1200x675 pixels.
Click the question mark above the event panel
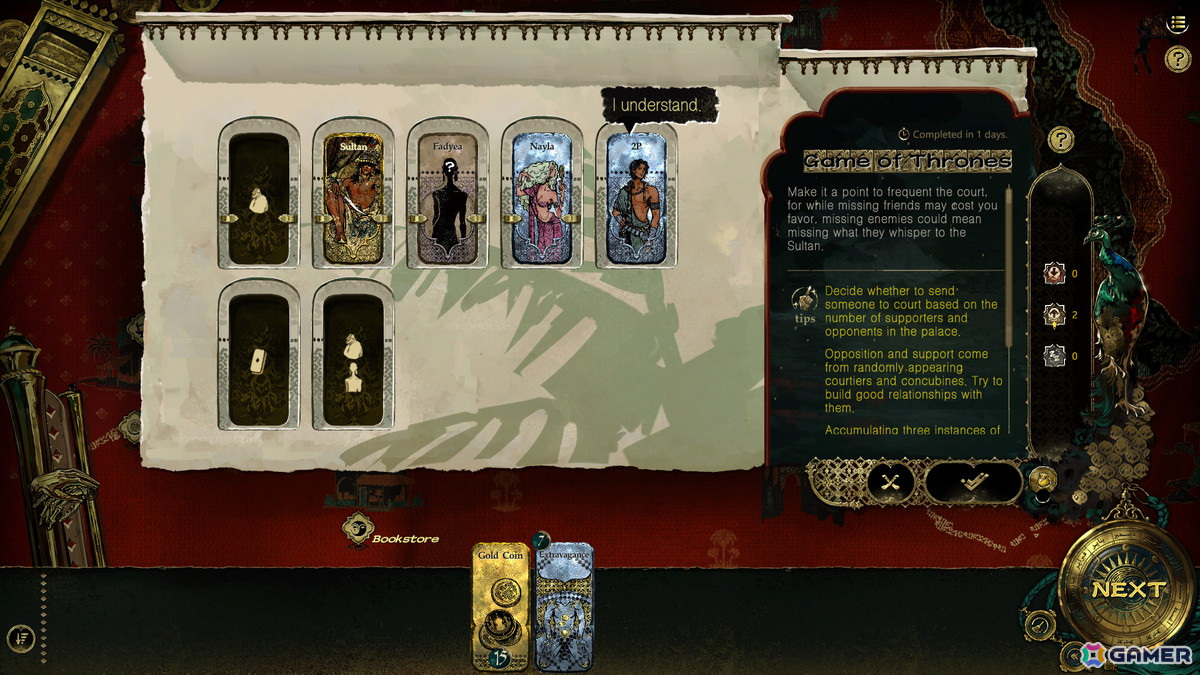coord(1060,139)
